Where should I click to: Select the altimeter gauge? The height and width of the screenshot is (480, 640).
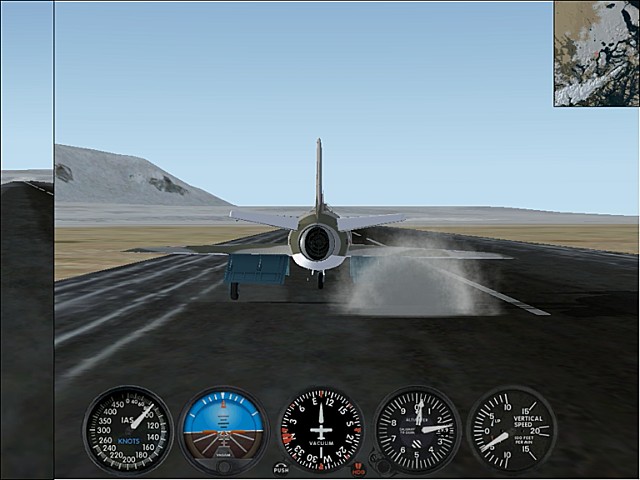(417, 430)
